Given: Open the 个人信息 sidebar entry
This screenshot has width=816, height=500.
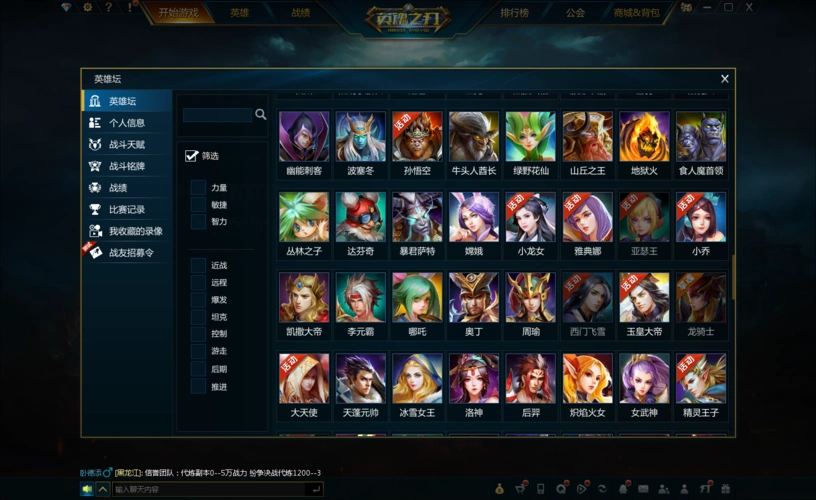Looking at the screenshot, I should (x=126, y=123).
